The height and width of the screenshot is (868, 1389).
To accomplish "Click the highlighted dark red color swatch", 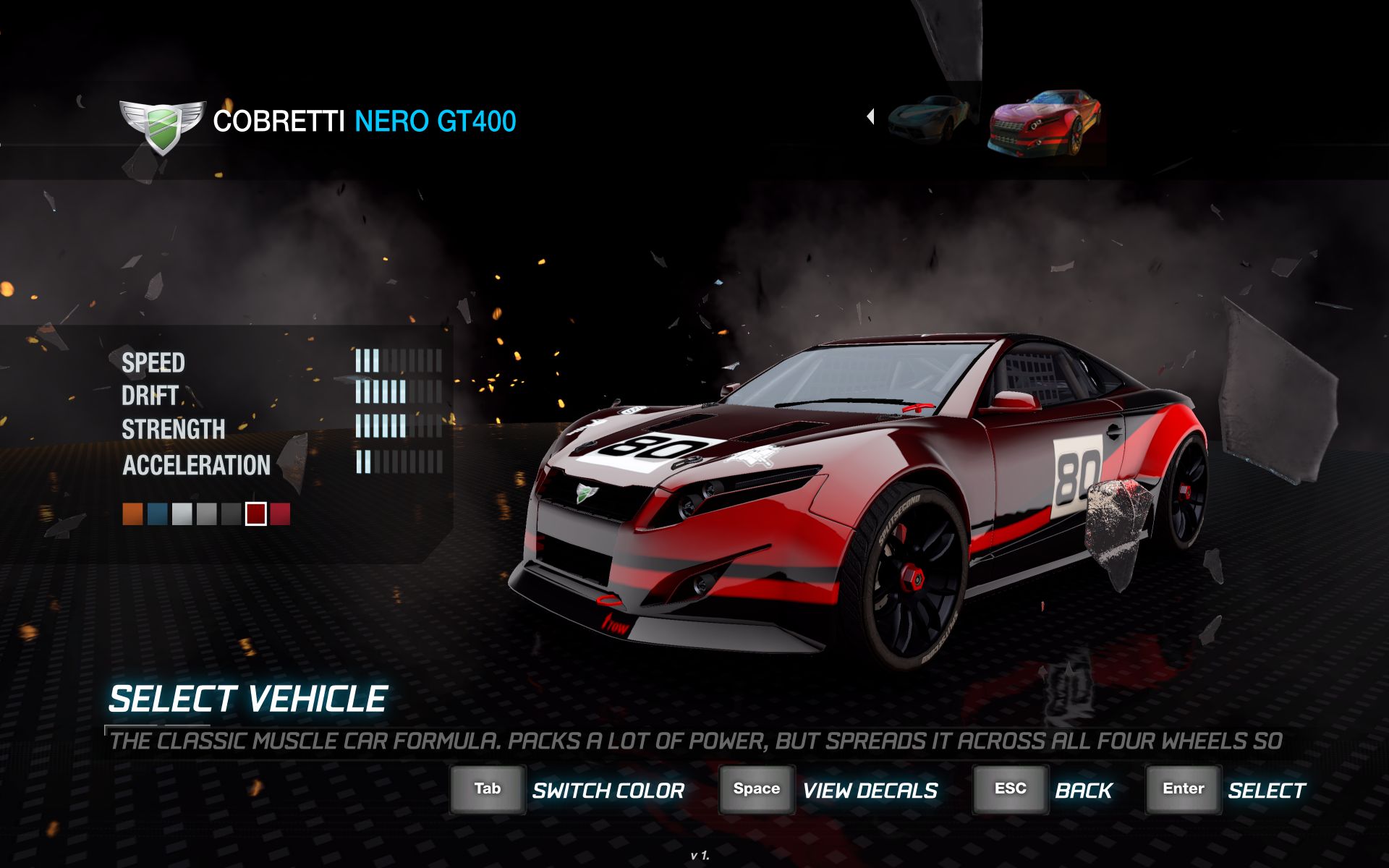I will (x=256, y=514).
